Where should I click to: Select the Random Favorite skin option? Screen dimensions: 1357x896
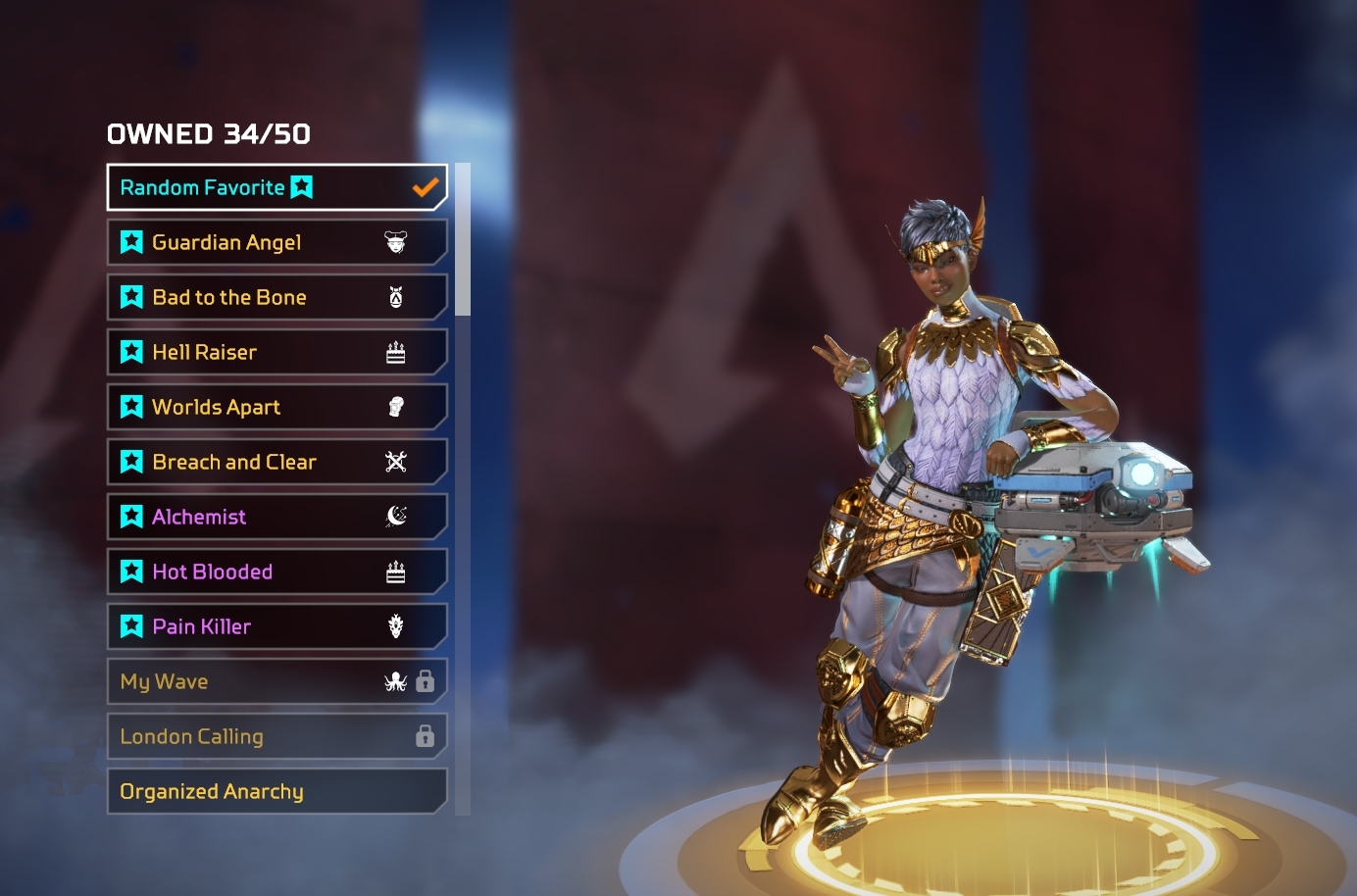coord(275,187)
